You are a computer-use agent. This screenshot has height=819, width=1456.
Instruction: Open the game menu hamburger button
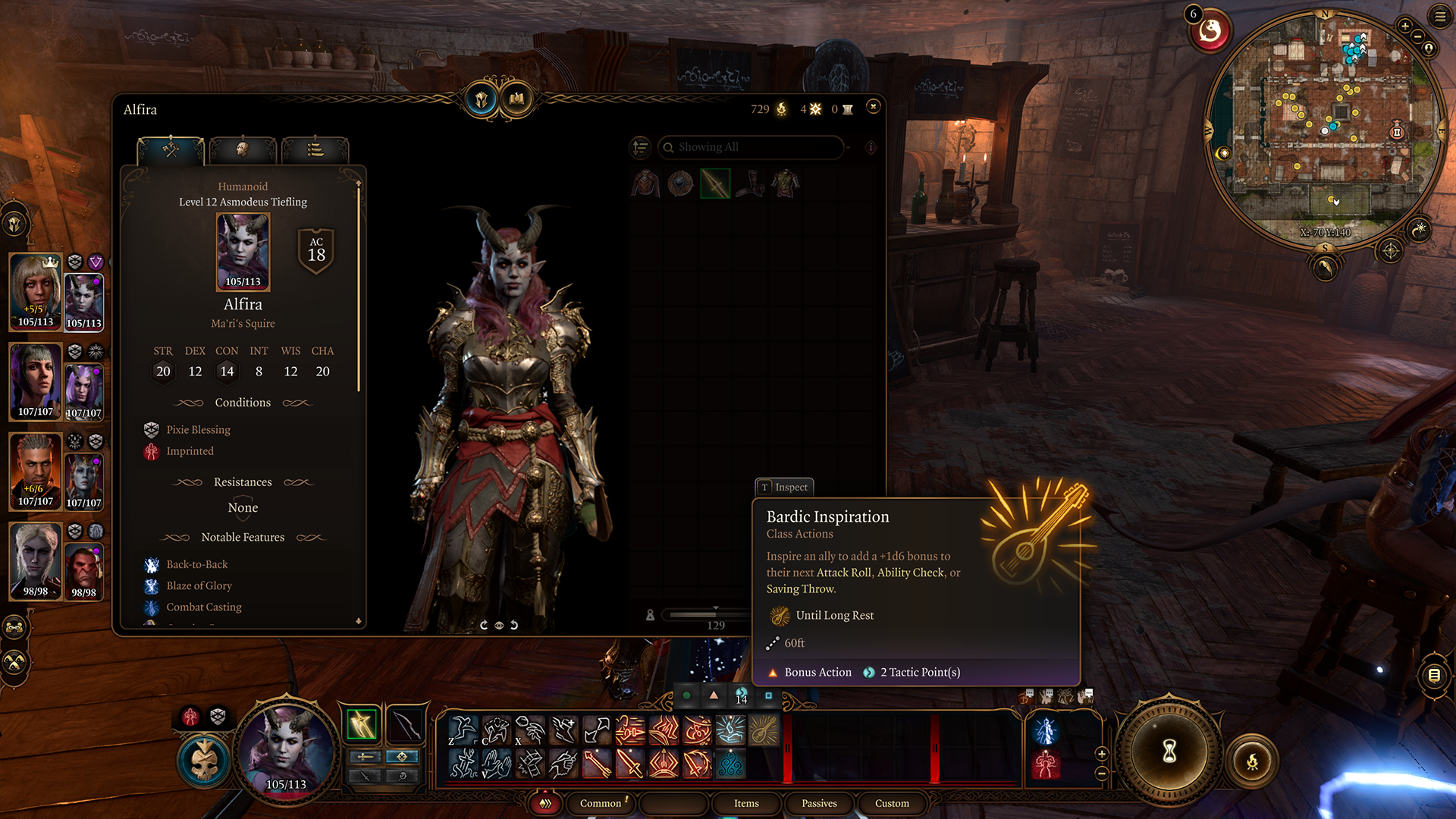coord(1440,16)
